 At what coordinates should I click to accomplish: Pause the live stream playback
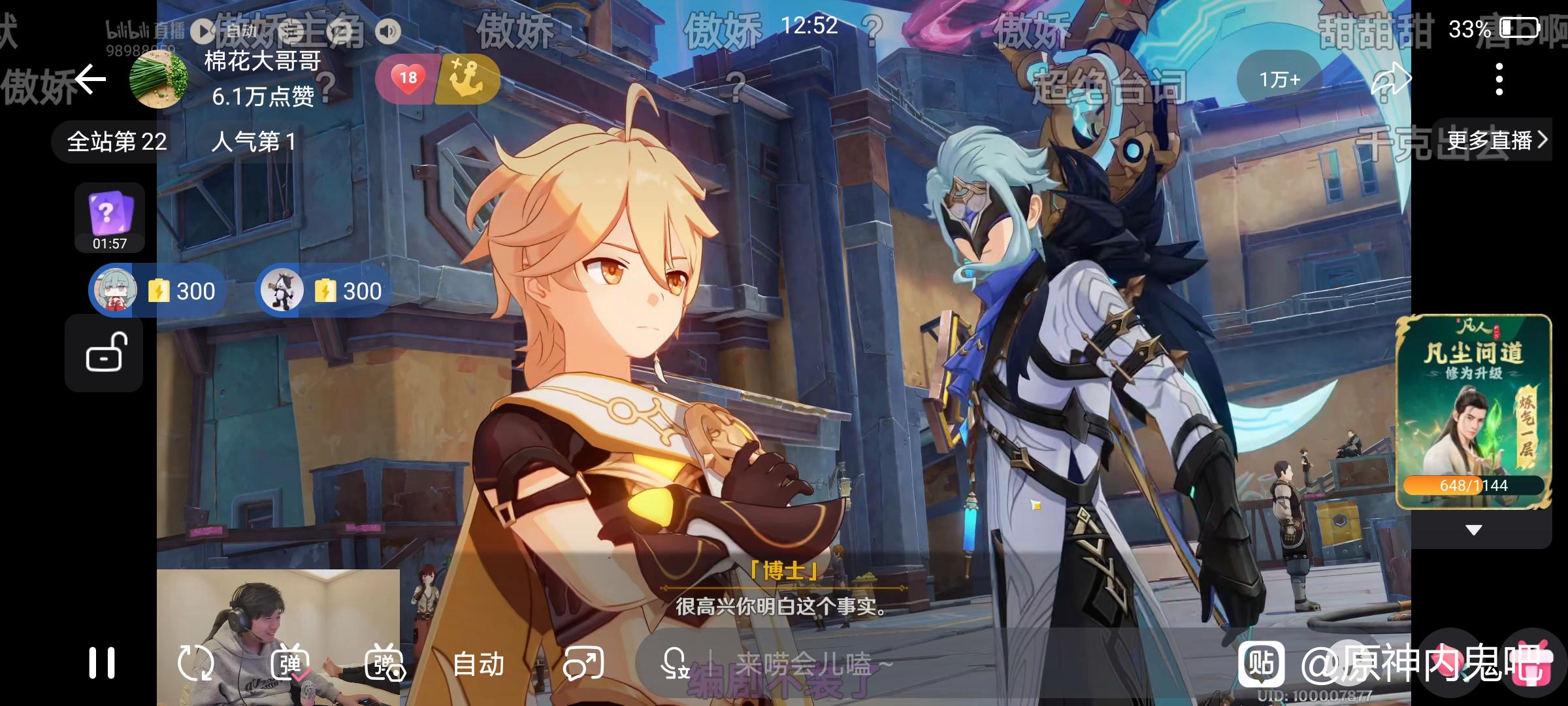102,663
